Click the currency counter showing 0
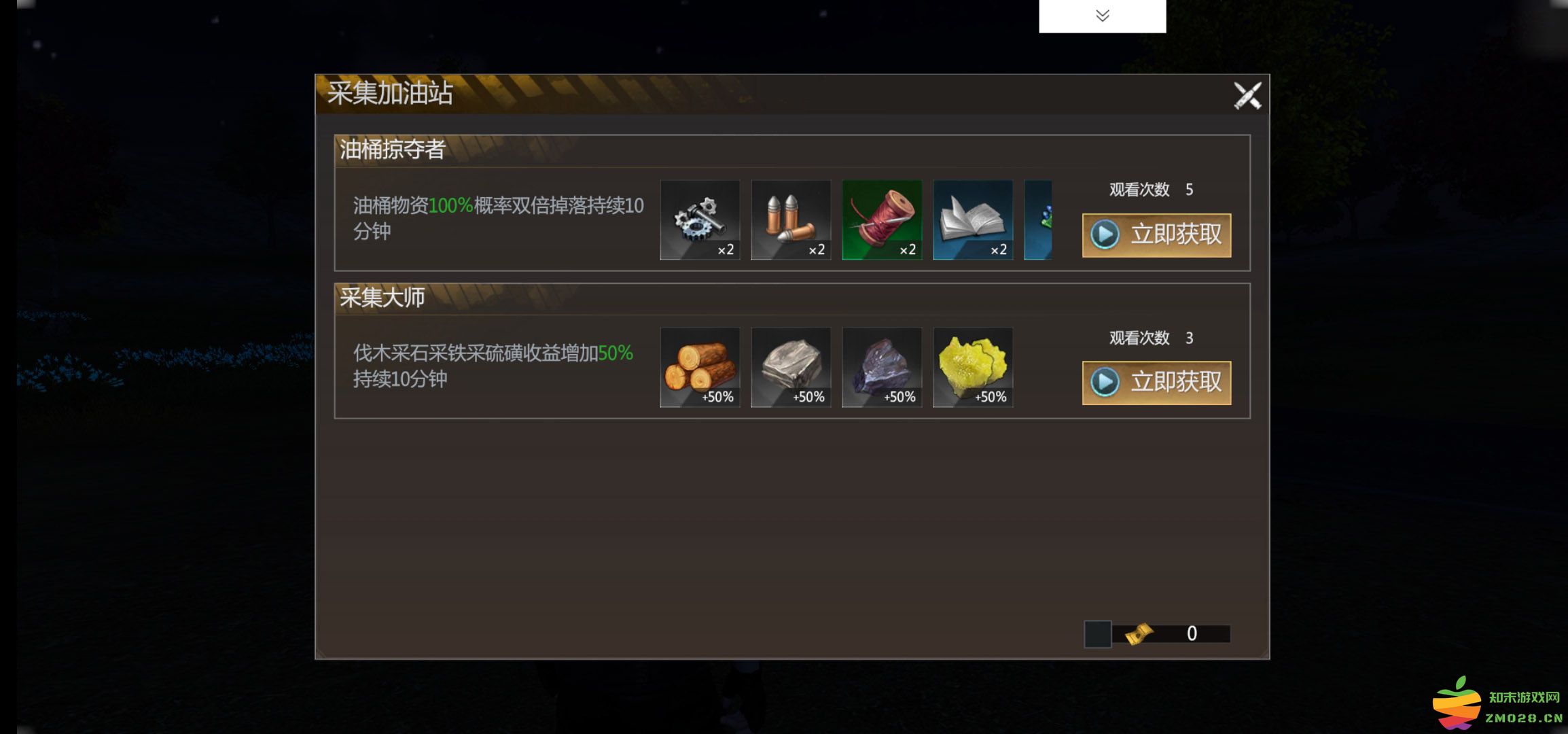 click(x=1194, y=633)
